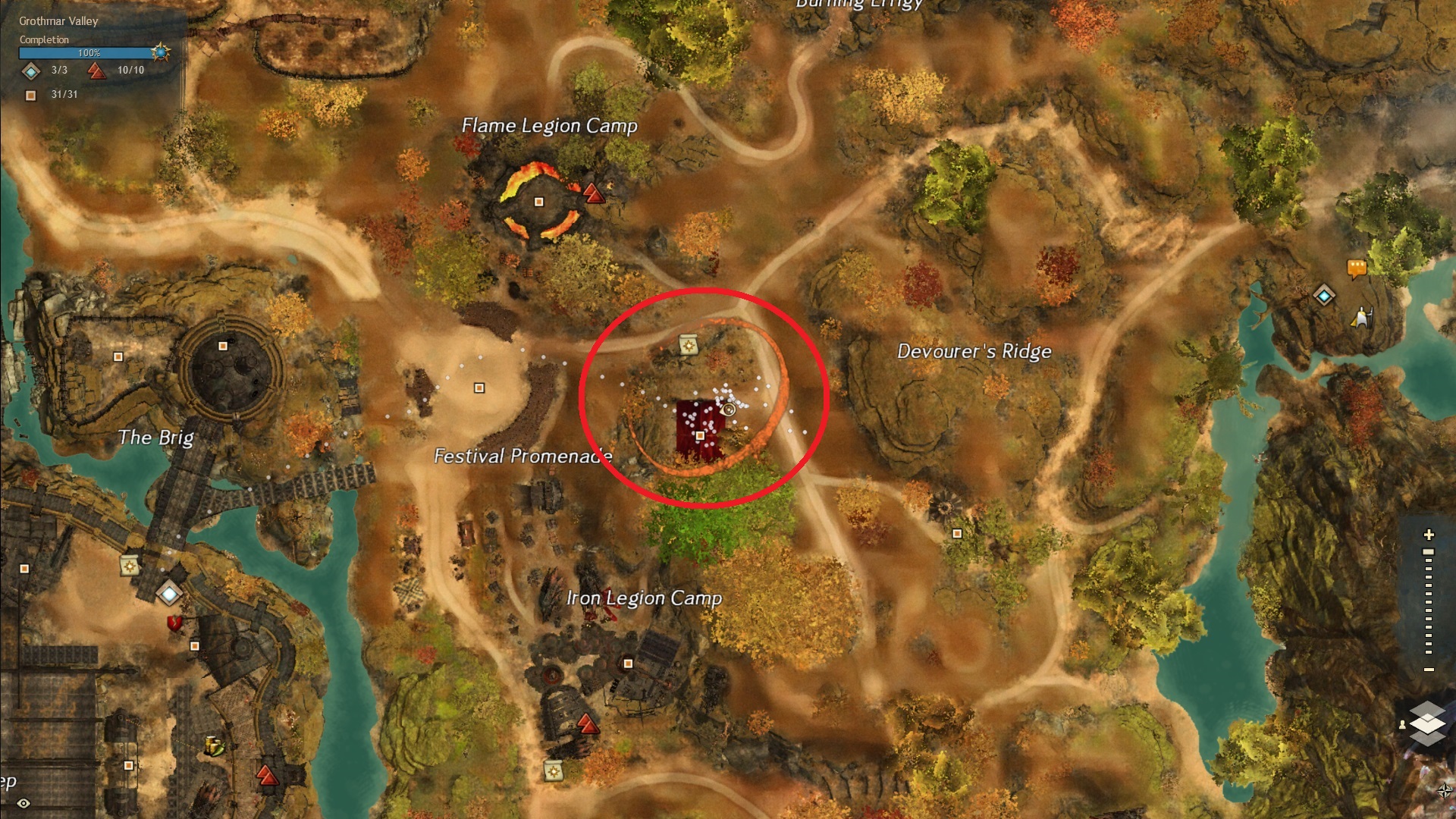Image resolution: width=1456 pixels, height=819 pixels.
Task: Select the point of interest on the red square
Action: tap(700, 436)
